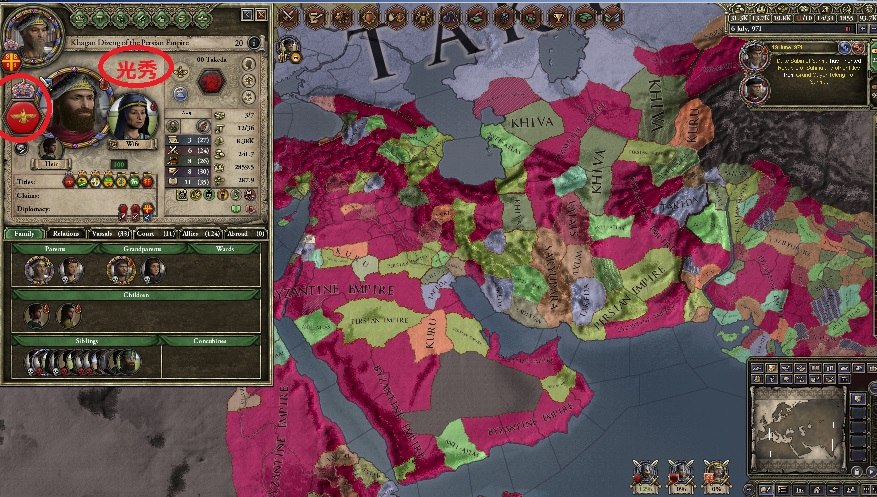
Task: Show the Abroad tab
Action: (247, 234)
